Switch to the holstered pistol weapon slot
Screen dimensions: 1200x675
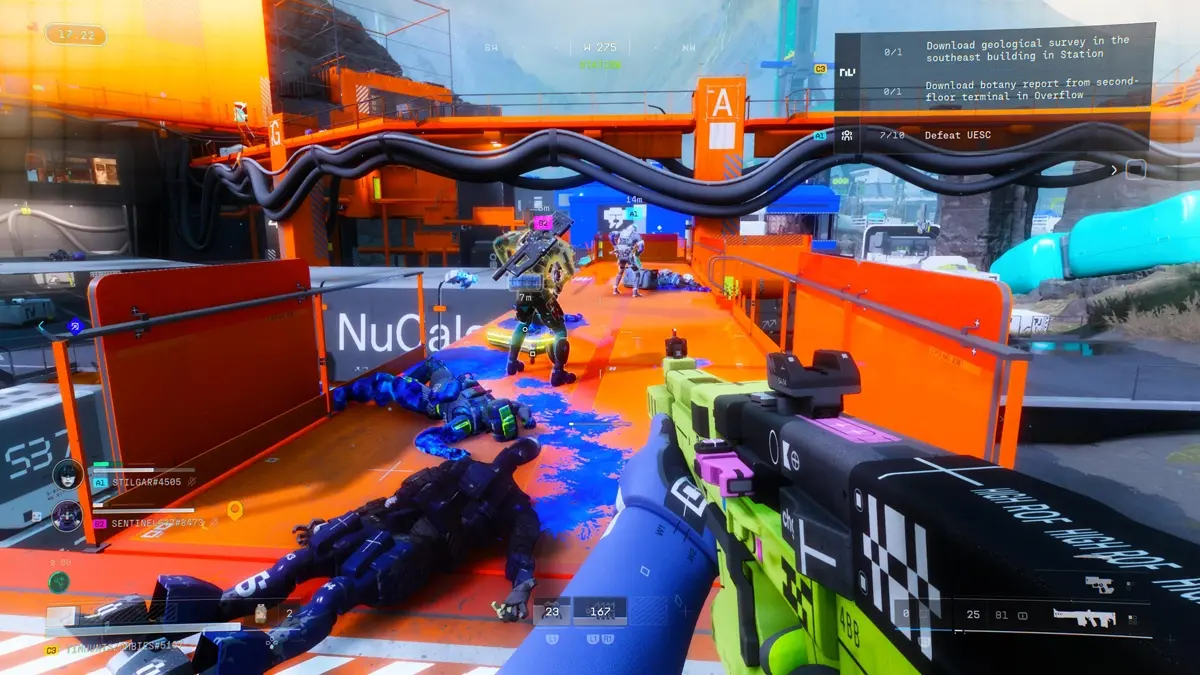pos(1099,584)
